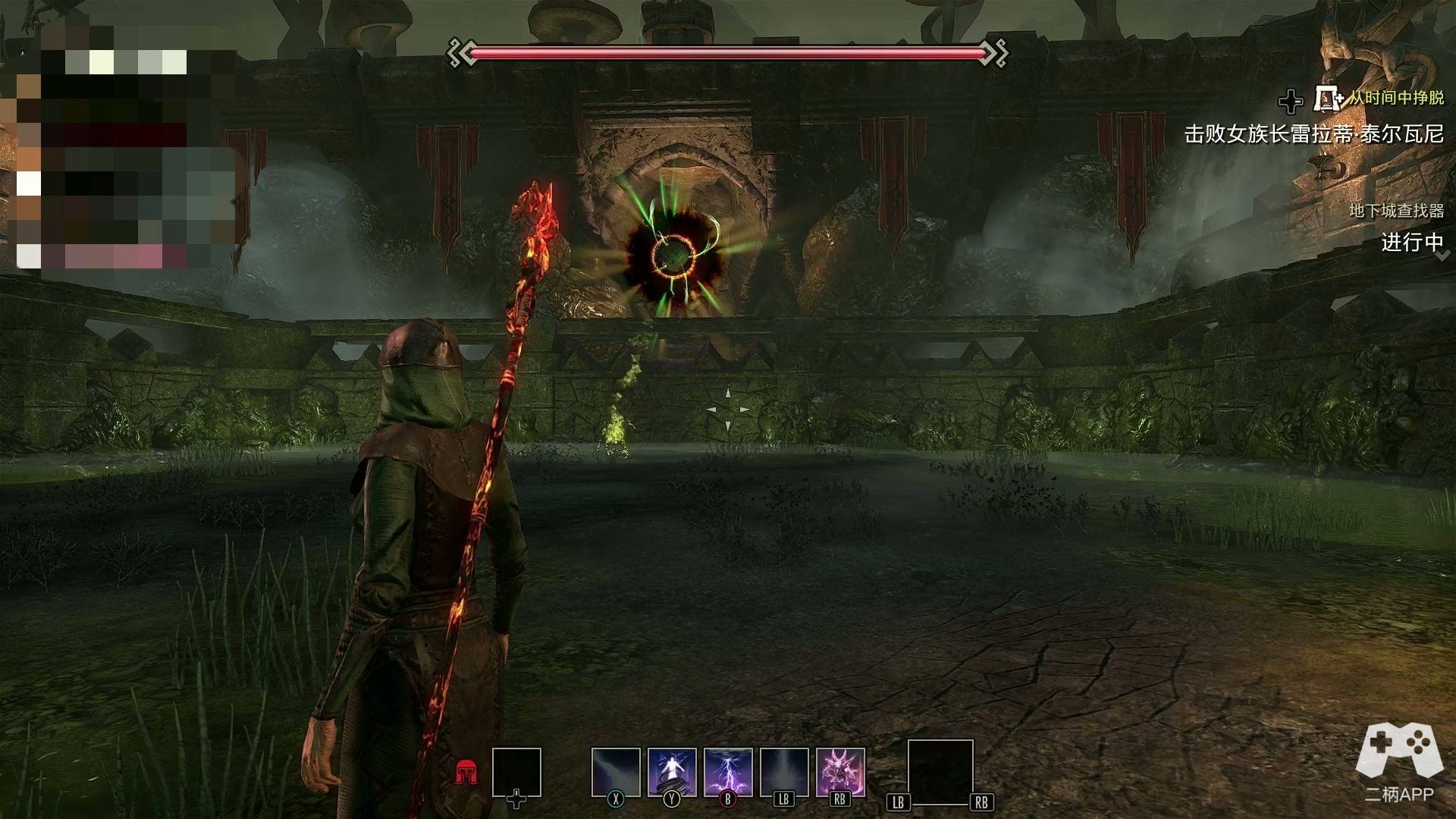This screenshot has height=819, width=1456.
Task: Use the purple lightning bolt ability
Action: click(x=728, y=772)
